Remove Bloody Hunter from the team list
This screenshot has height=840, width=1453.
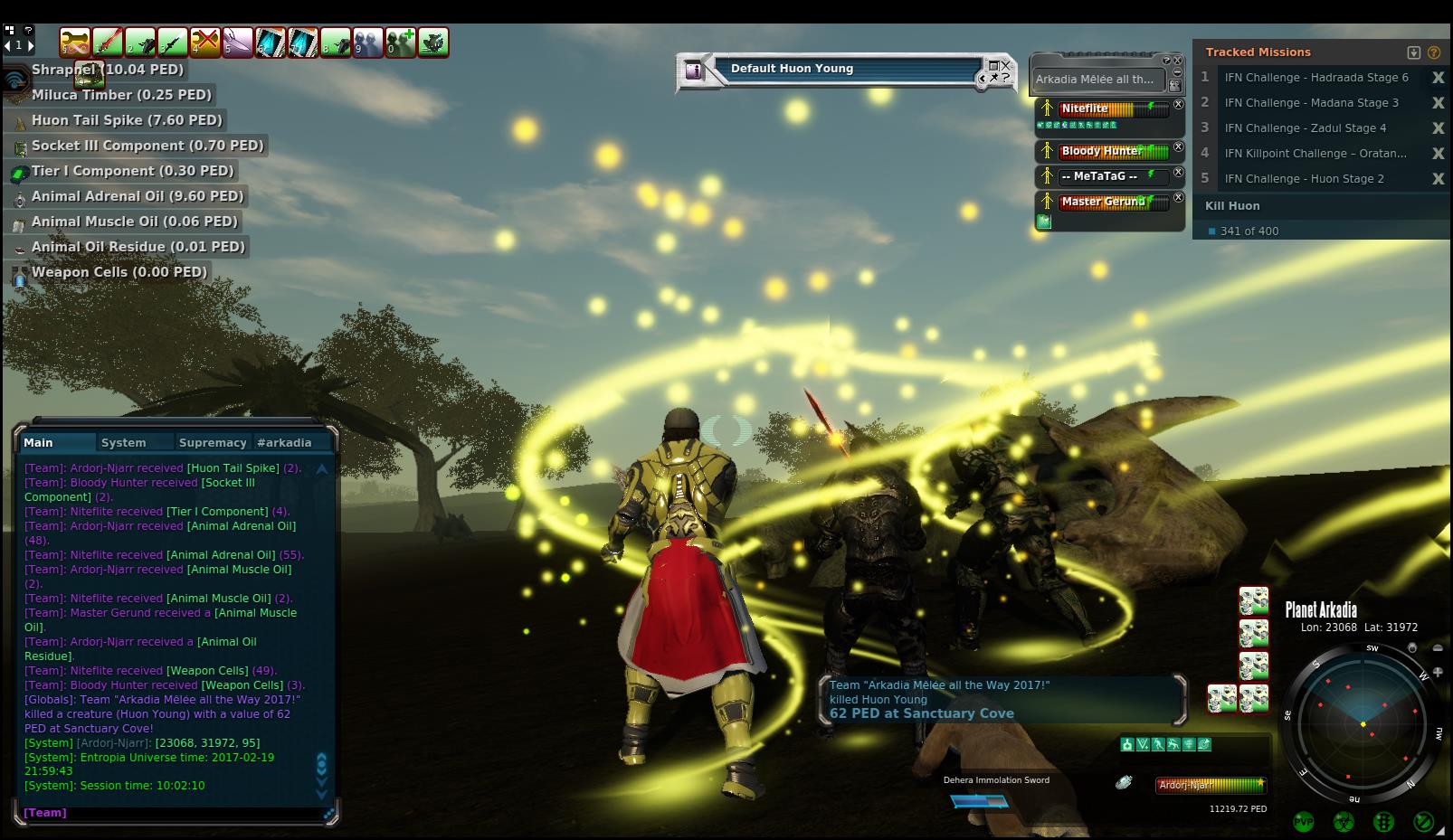pos(1179,147)
